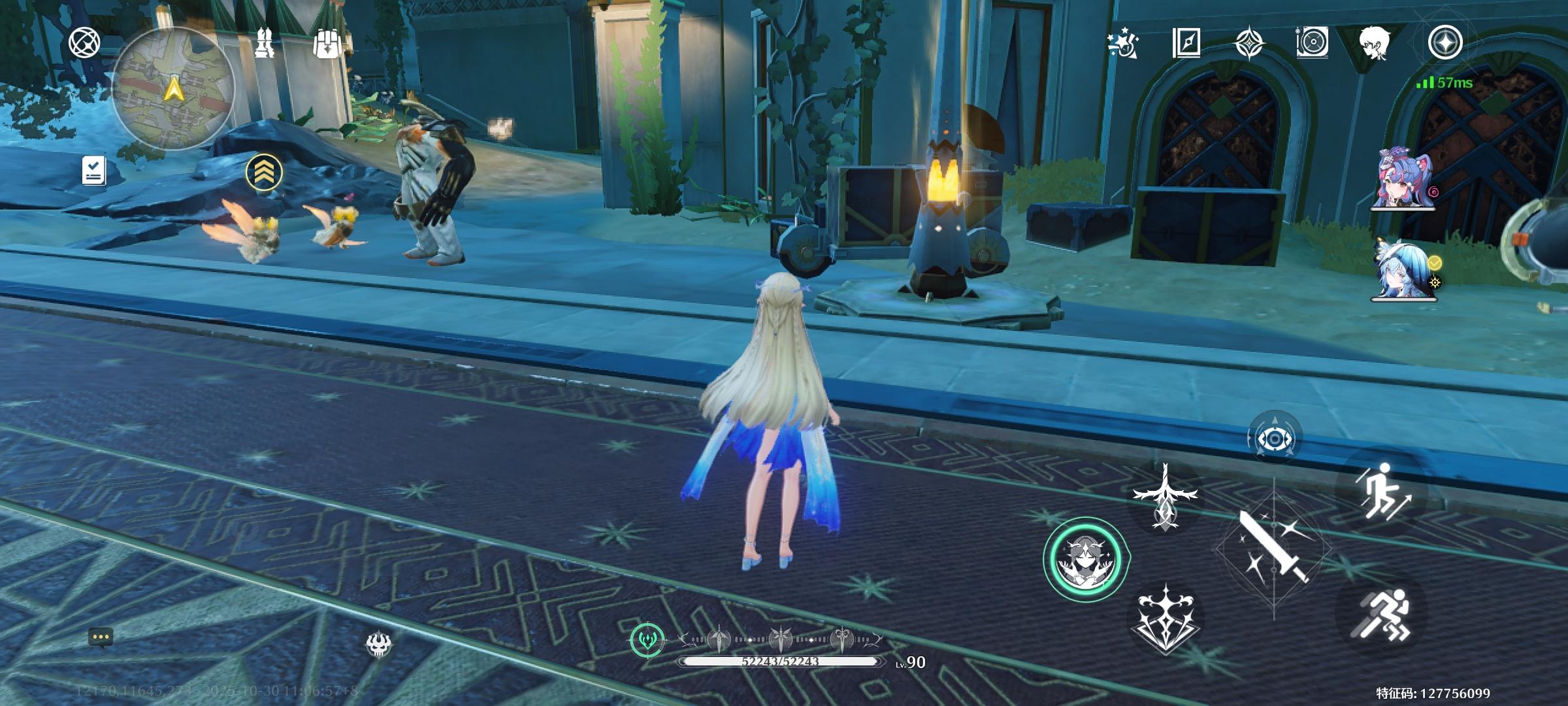Open the compass guidebook icon
Screen dimensions: 1568x706
click(x=1186, y=43)
